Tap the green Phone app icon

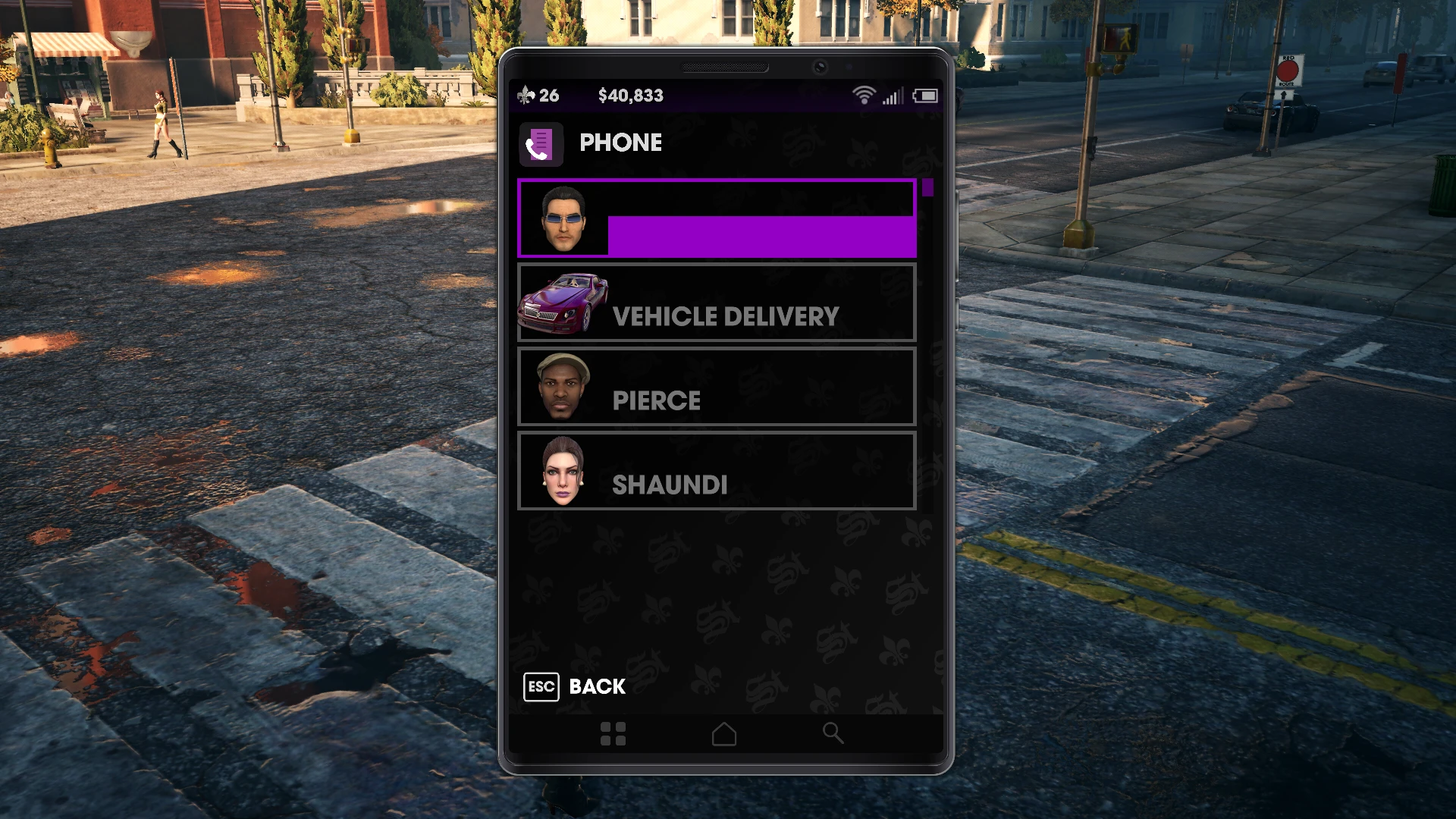point(541,144)
